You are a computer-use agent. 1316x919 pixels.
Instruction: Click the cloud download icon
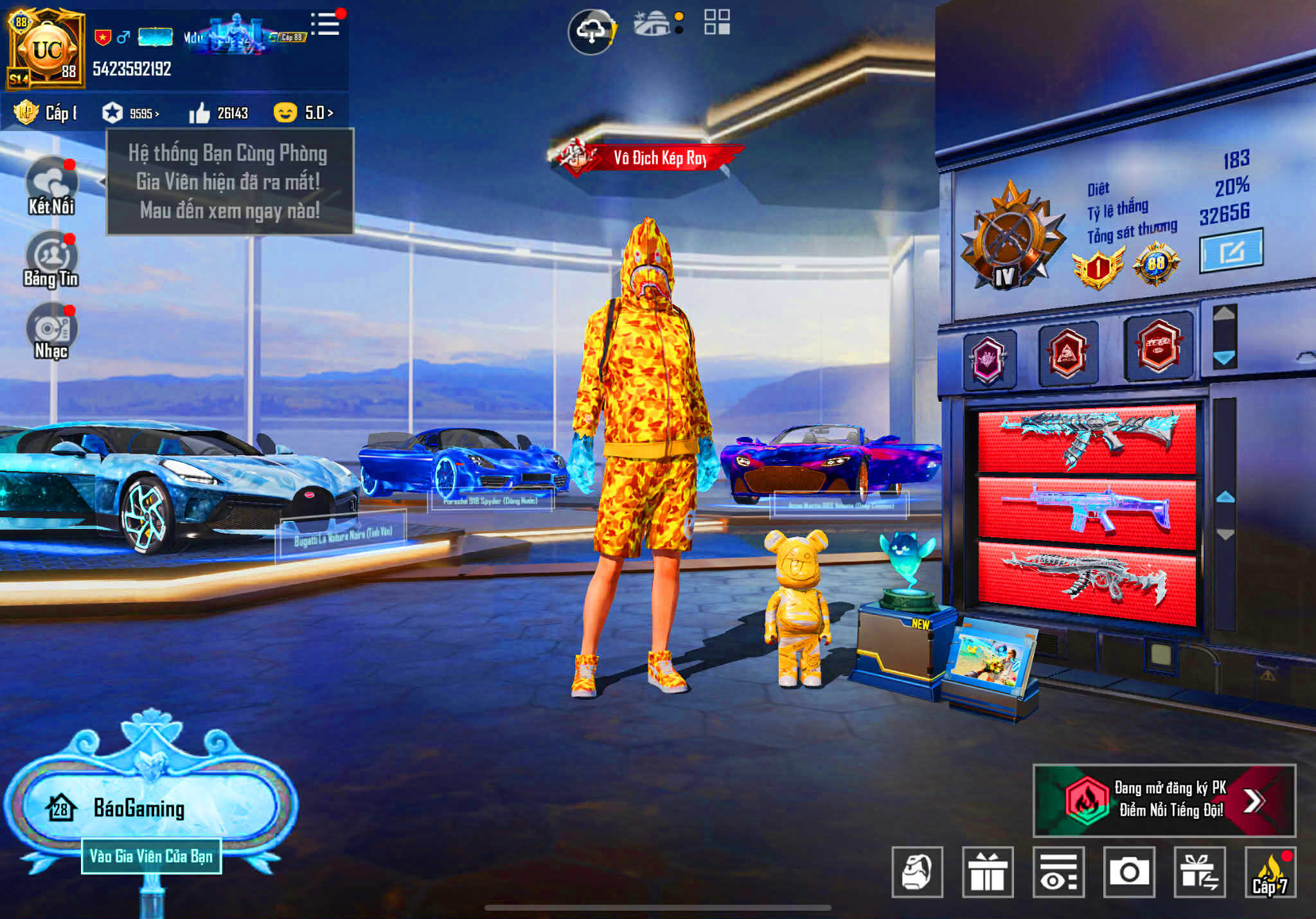coord(592,31)
